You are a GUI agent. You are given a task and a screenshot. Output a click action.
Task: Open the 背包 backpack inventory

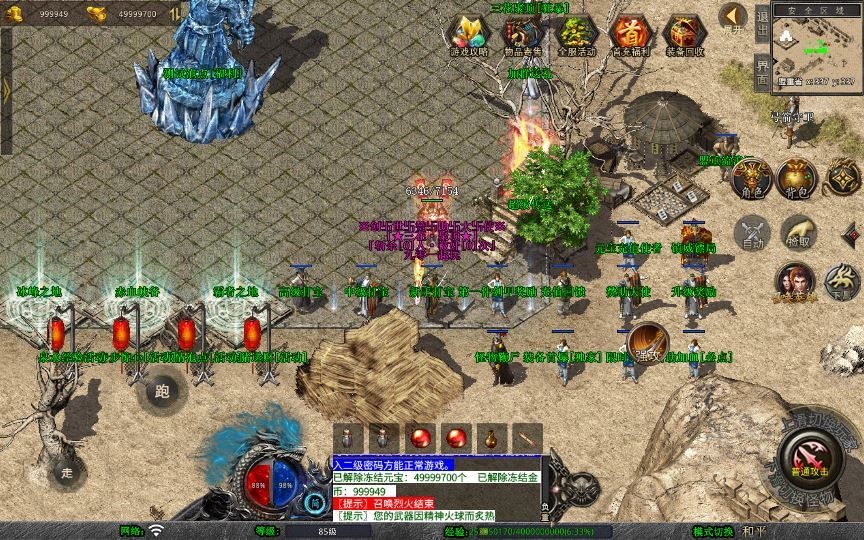coord(797,179)
